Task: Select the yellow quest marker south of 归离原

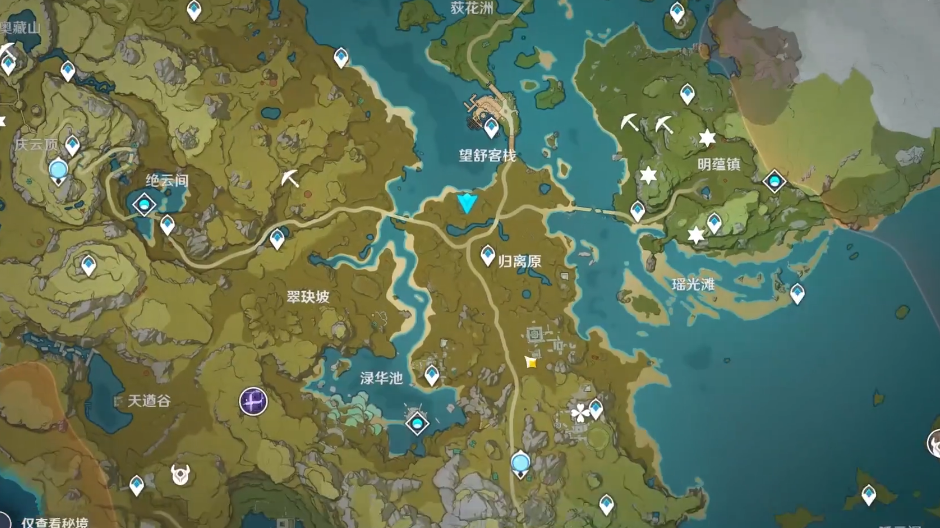Action: click(x=531, y=362)
